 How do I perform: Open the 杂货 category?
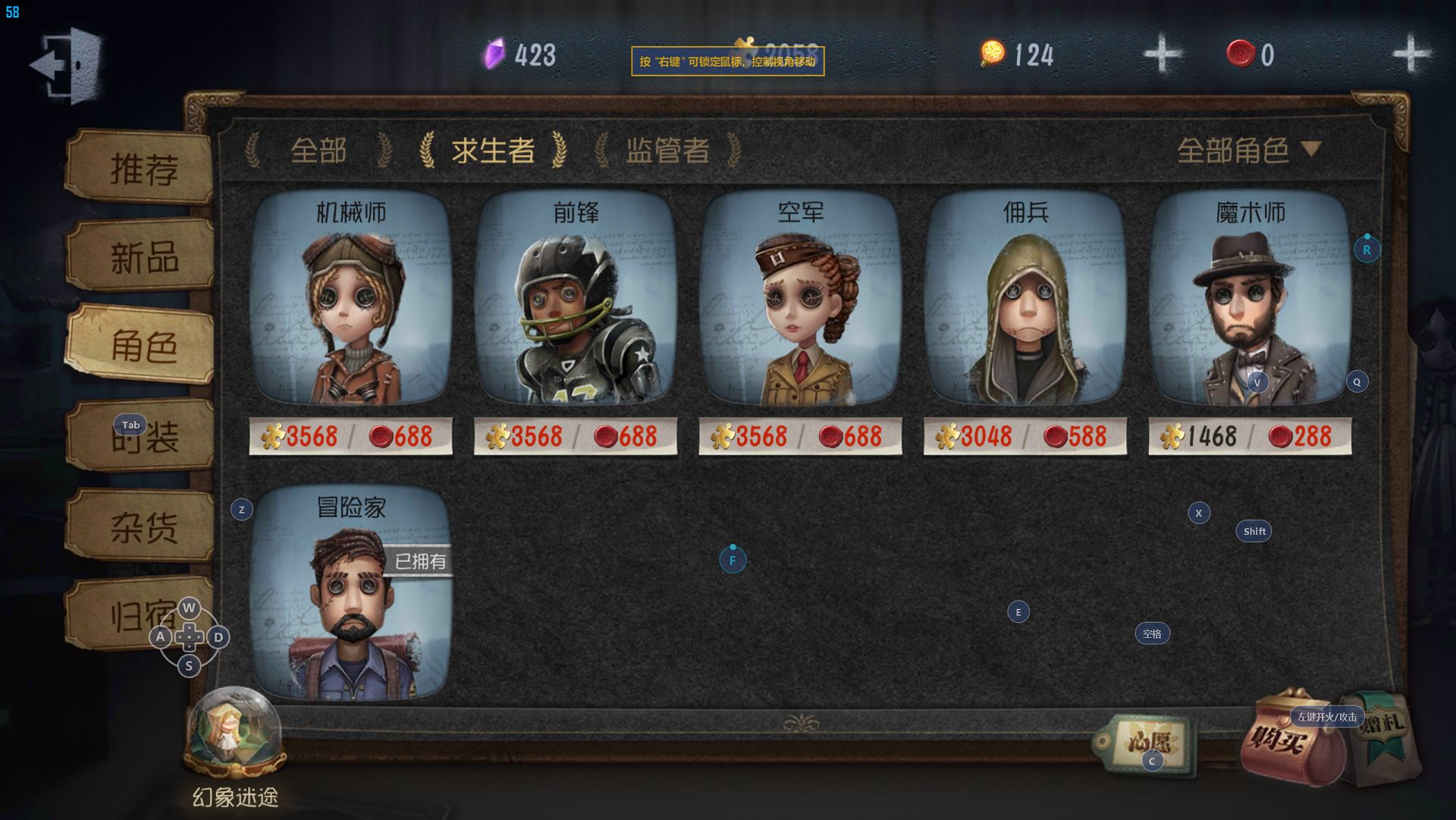click(x=143, y=526)
